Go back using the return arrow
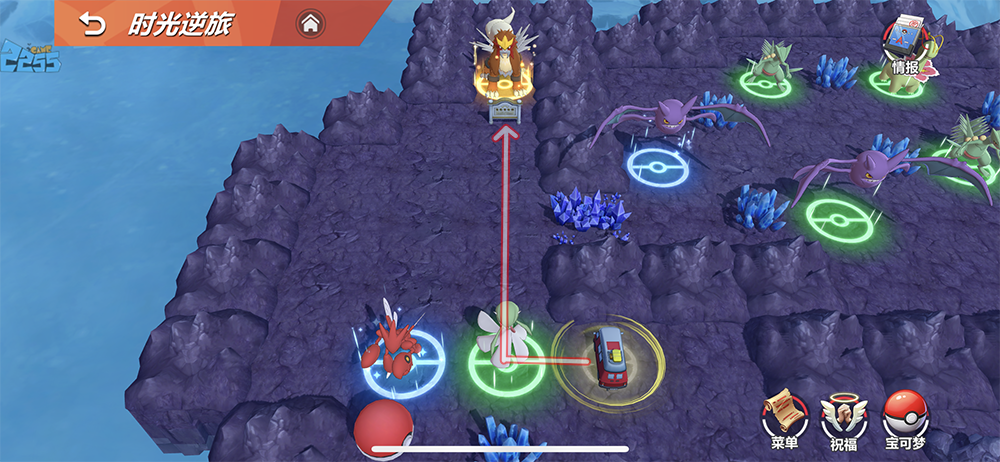The image size is (1000, 462). [x=93, y=24]
